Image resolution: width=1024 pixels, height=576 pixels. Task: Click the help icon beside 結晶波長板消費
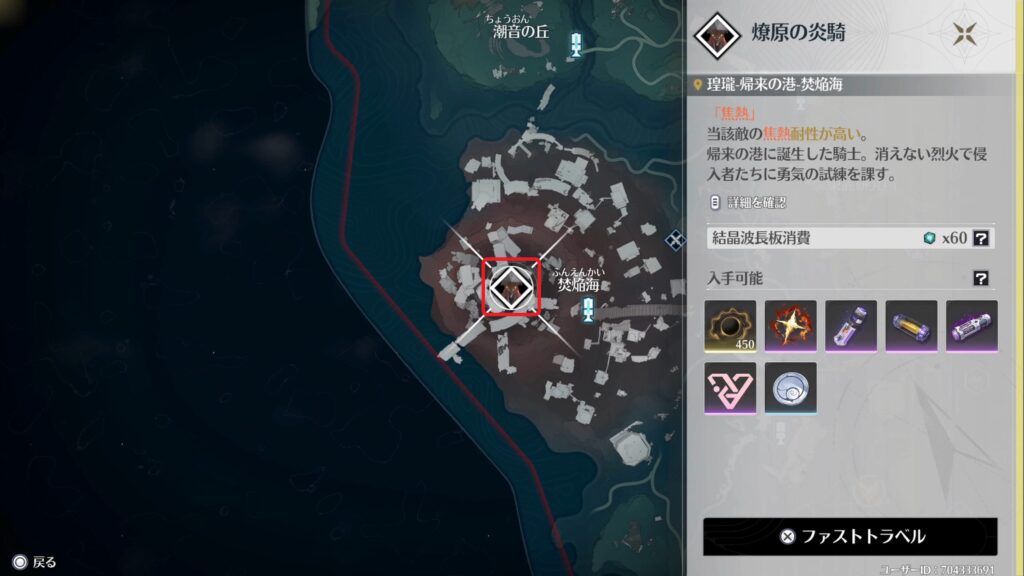click(982, 238)
